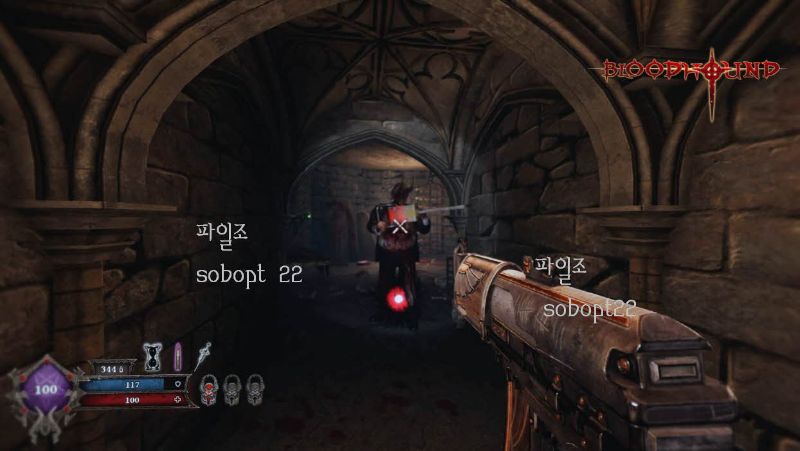
Task: Click the purple crystal vial icon
Action: 178,355
